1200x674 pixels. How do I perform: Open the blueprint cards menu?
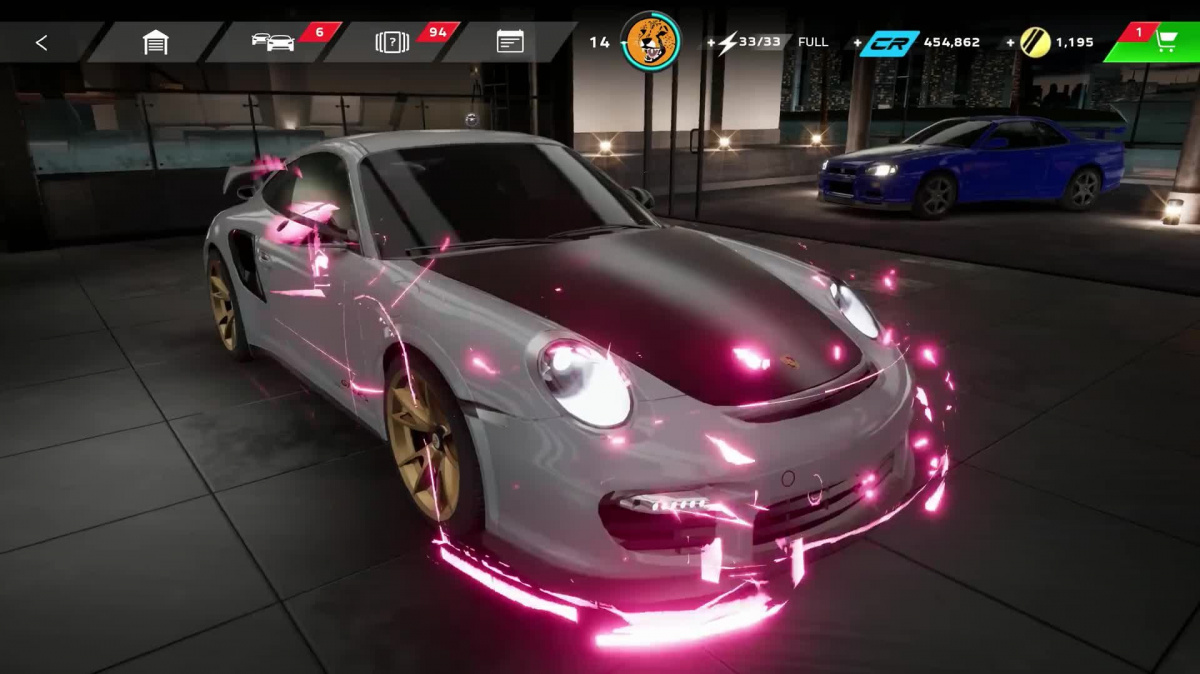pos(392,42)
